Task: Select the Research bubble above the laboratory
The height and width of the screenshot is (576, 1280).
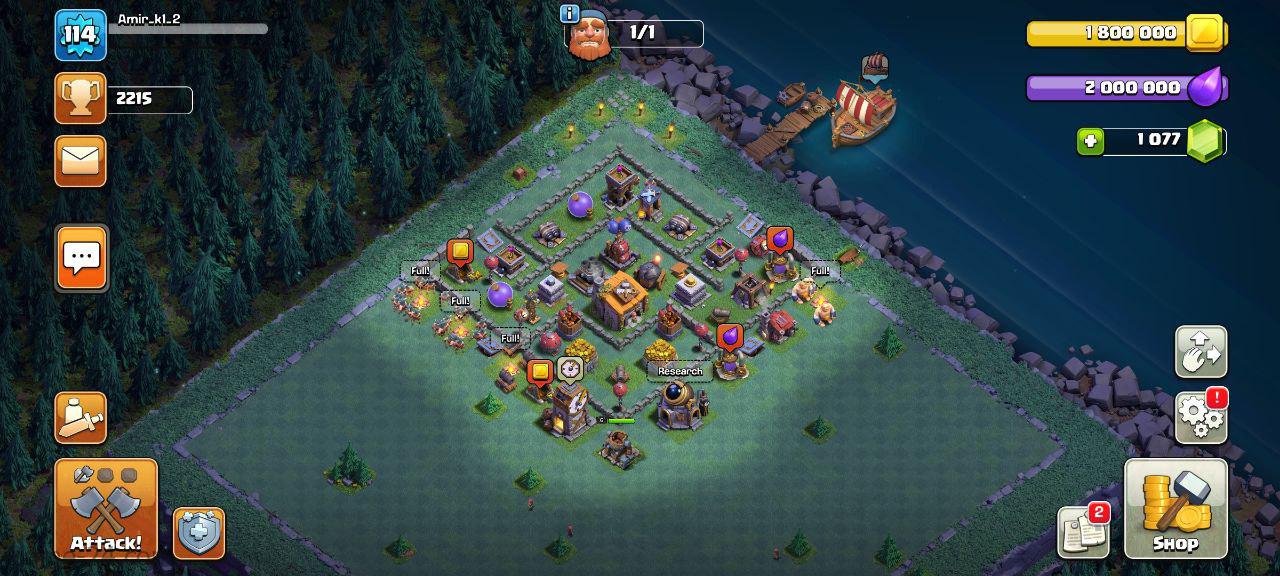Action: click(680, 371)
